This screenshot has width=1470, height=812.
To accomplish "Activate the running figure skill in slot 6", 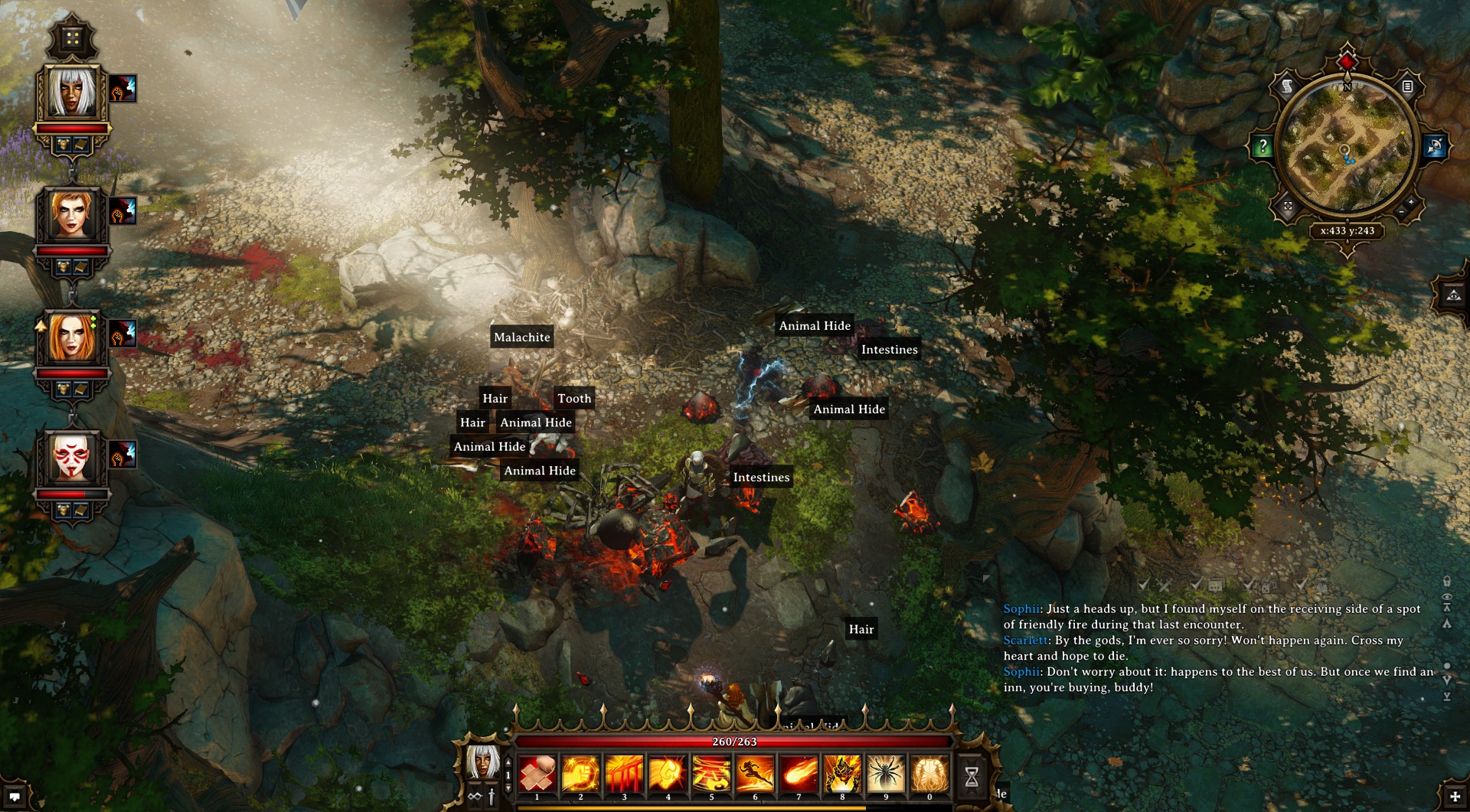I will point(755,774).
